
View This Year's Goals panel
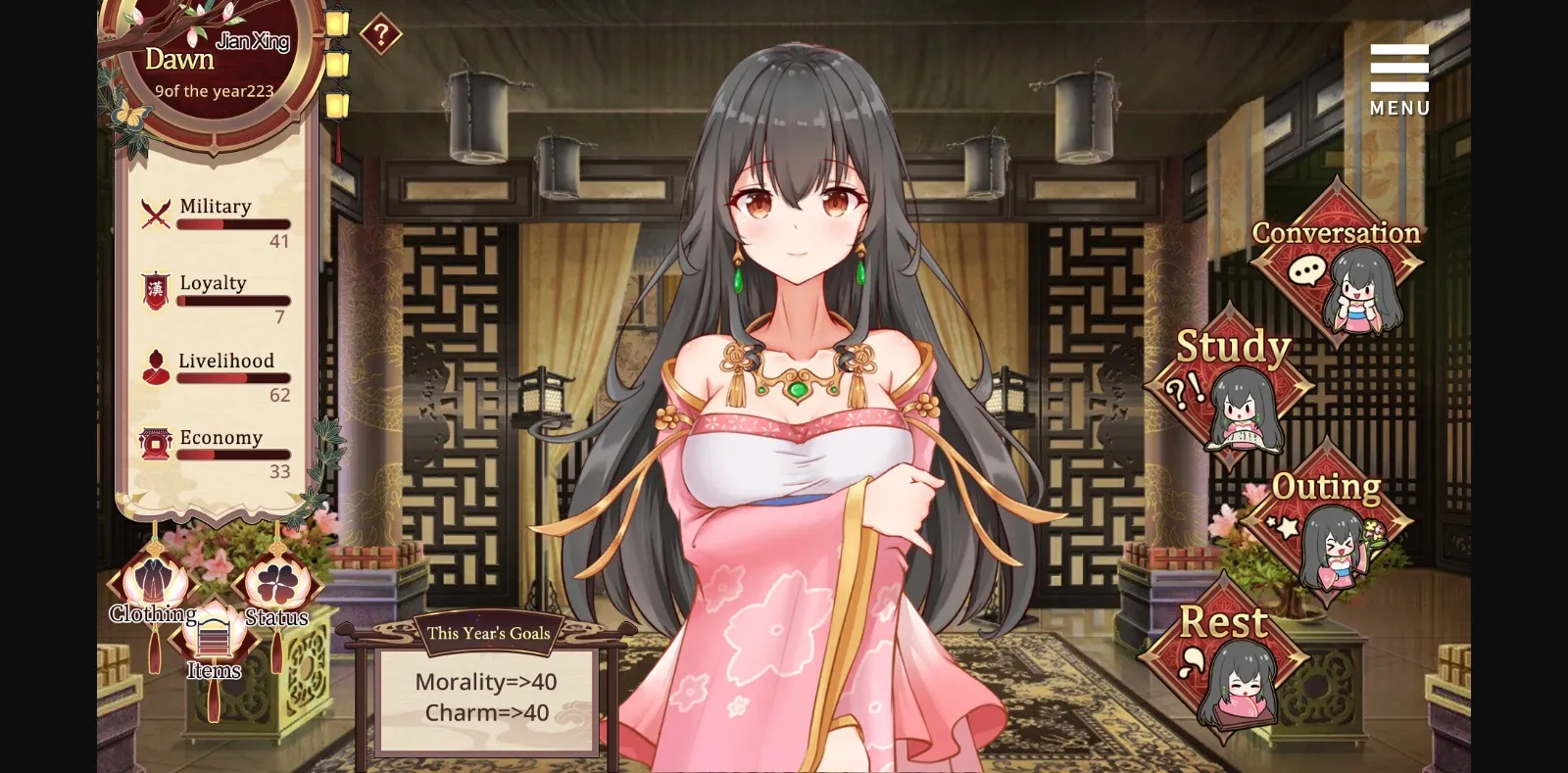click(x=487, y=632)
